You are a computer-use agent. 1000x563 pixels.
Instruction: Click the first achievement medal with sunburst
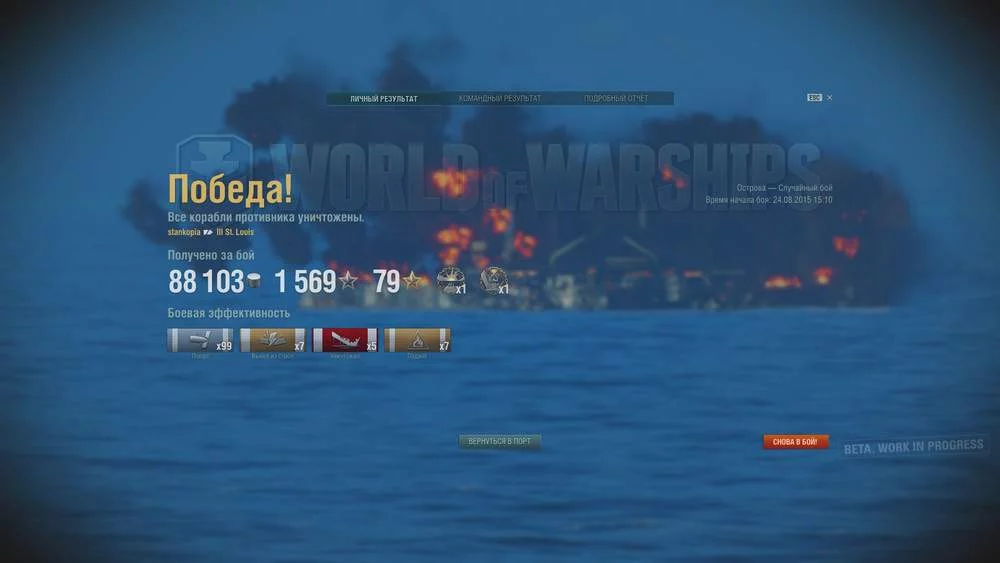click(449, 281)
